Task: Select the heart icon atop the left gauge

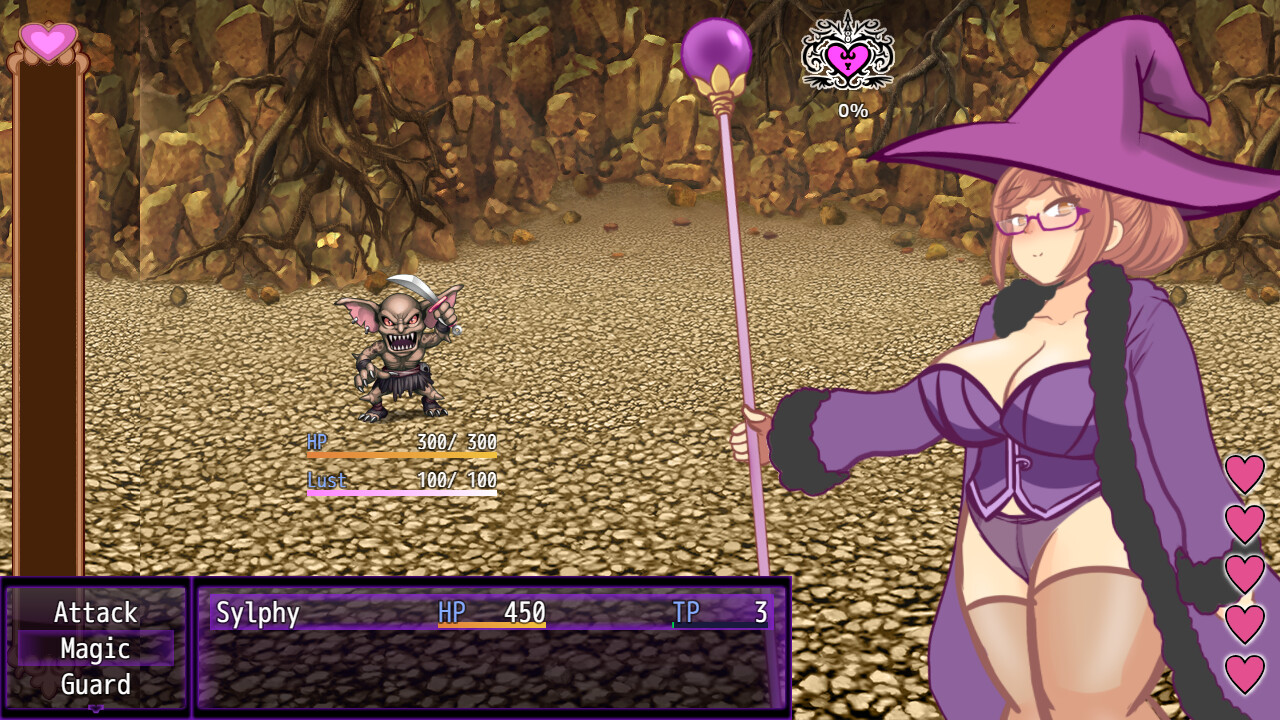Action: [x=47, y=40]
